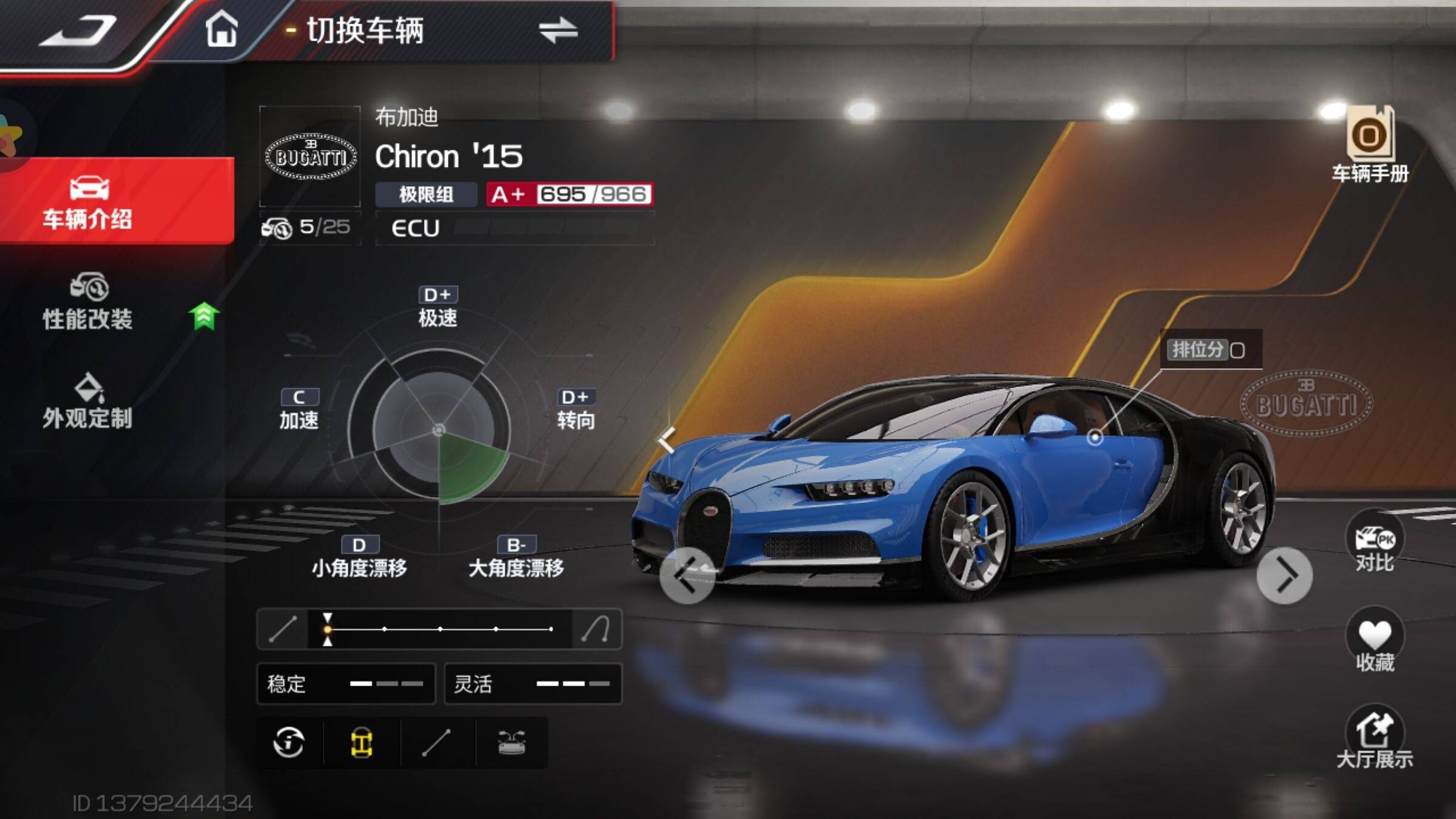The width and height of the screenshot is (1456, 819).
Task: Switch to the 性能改装 tab
Action: [x=88, y=302]
